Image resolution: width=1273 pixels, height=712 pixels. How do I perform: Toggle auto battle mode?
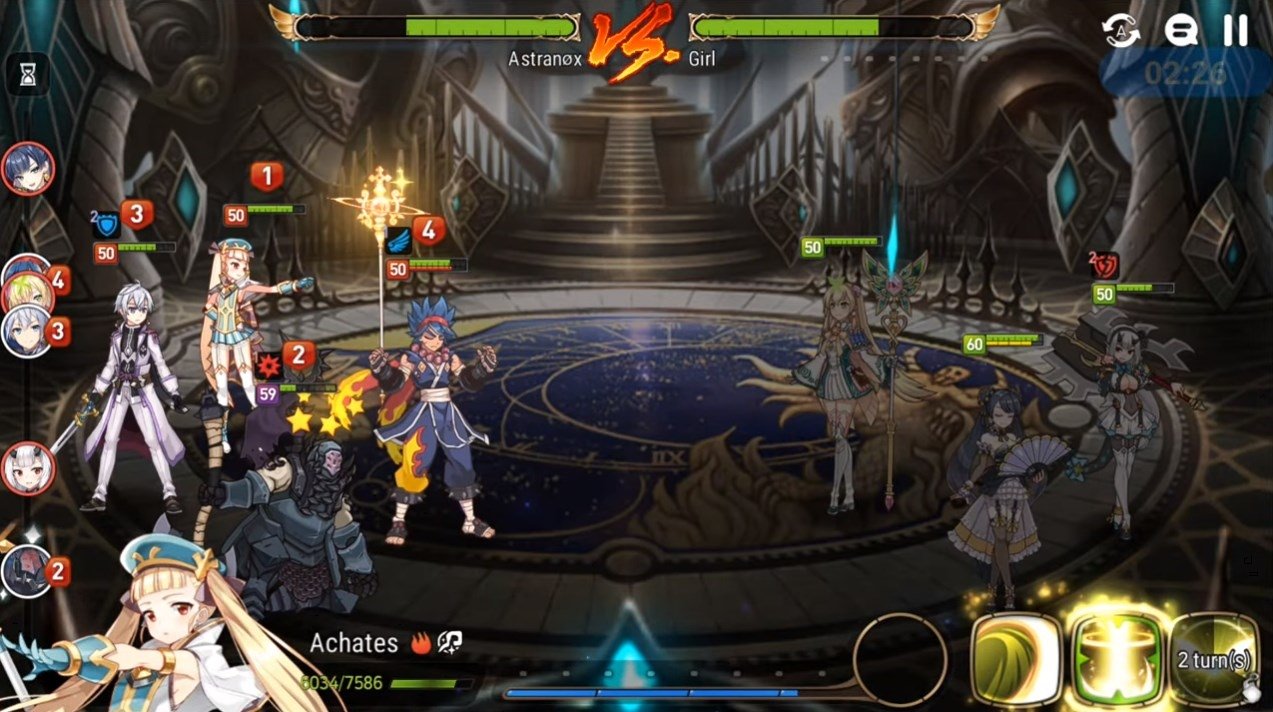1121,30
